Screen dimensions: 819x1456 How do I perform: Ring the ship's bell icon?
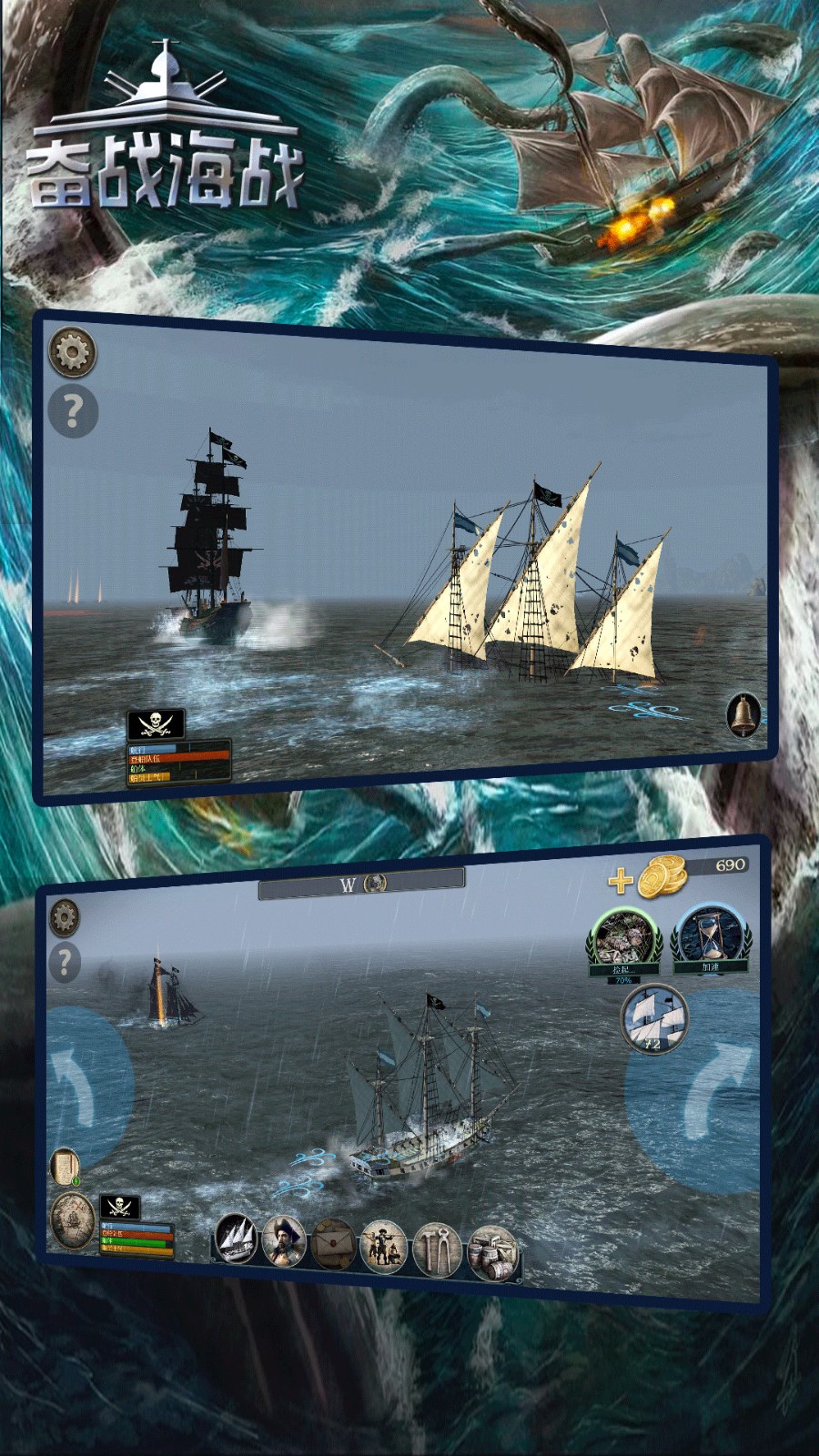coord(743,714)
